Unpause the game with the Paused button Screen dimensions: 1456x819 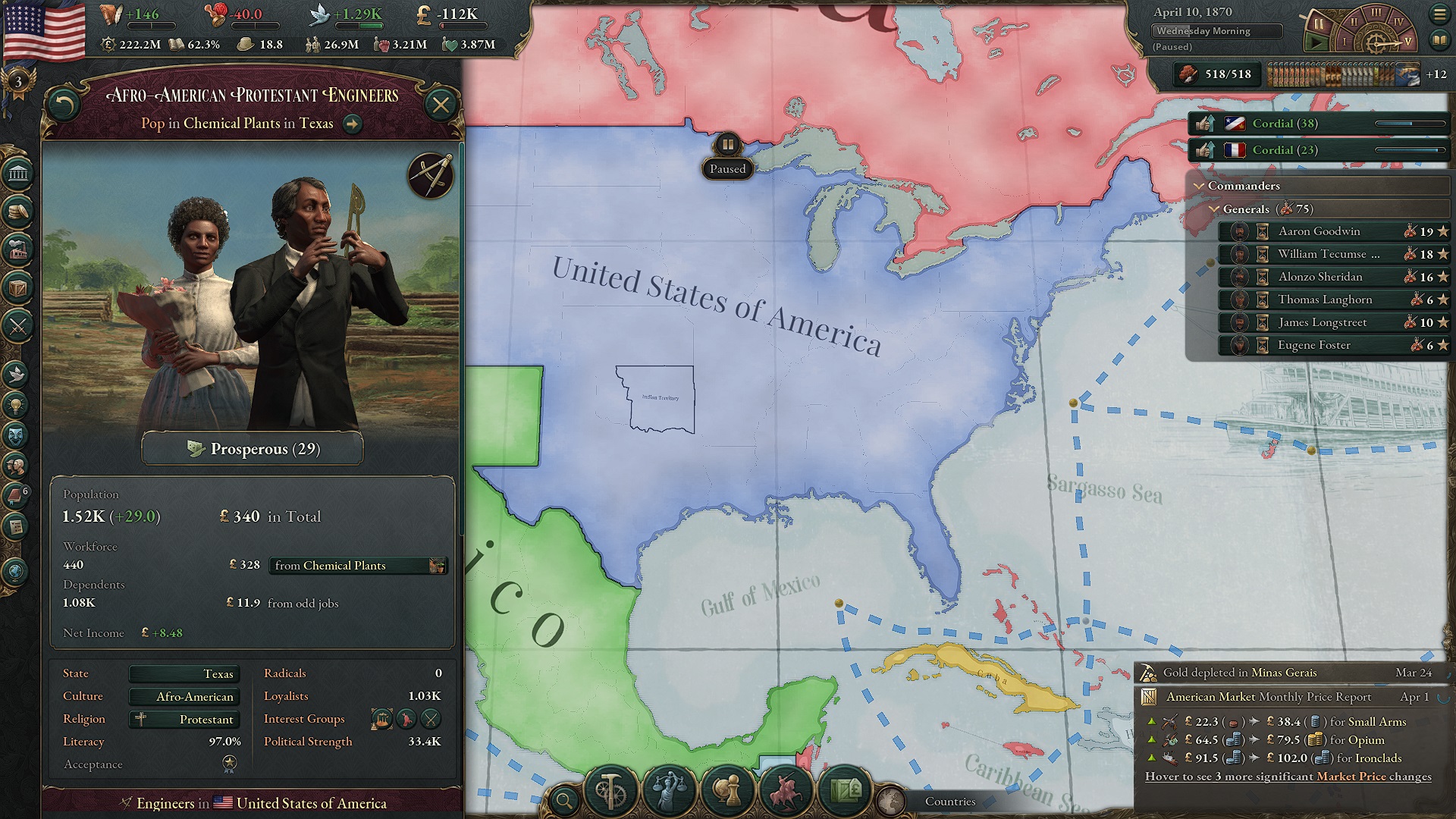727,168
